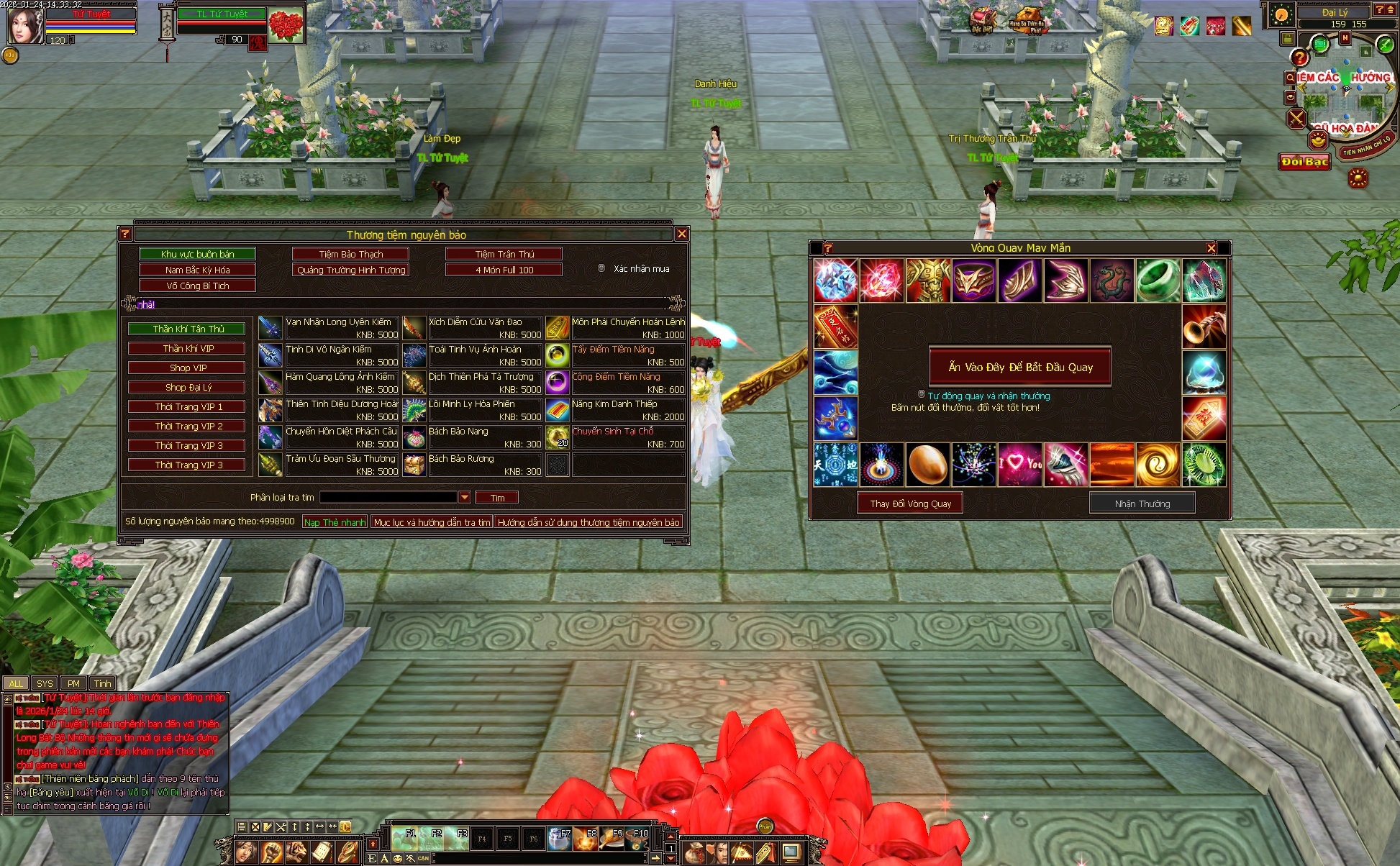This screenshot has width=1400, height=866.
Task: Close the Thương tiệm nguyên bảo shop window
Action: click(682, 234)
